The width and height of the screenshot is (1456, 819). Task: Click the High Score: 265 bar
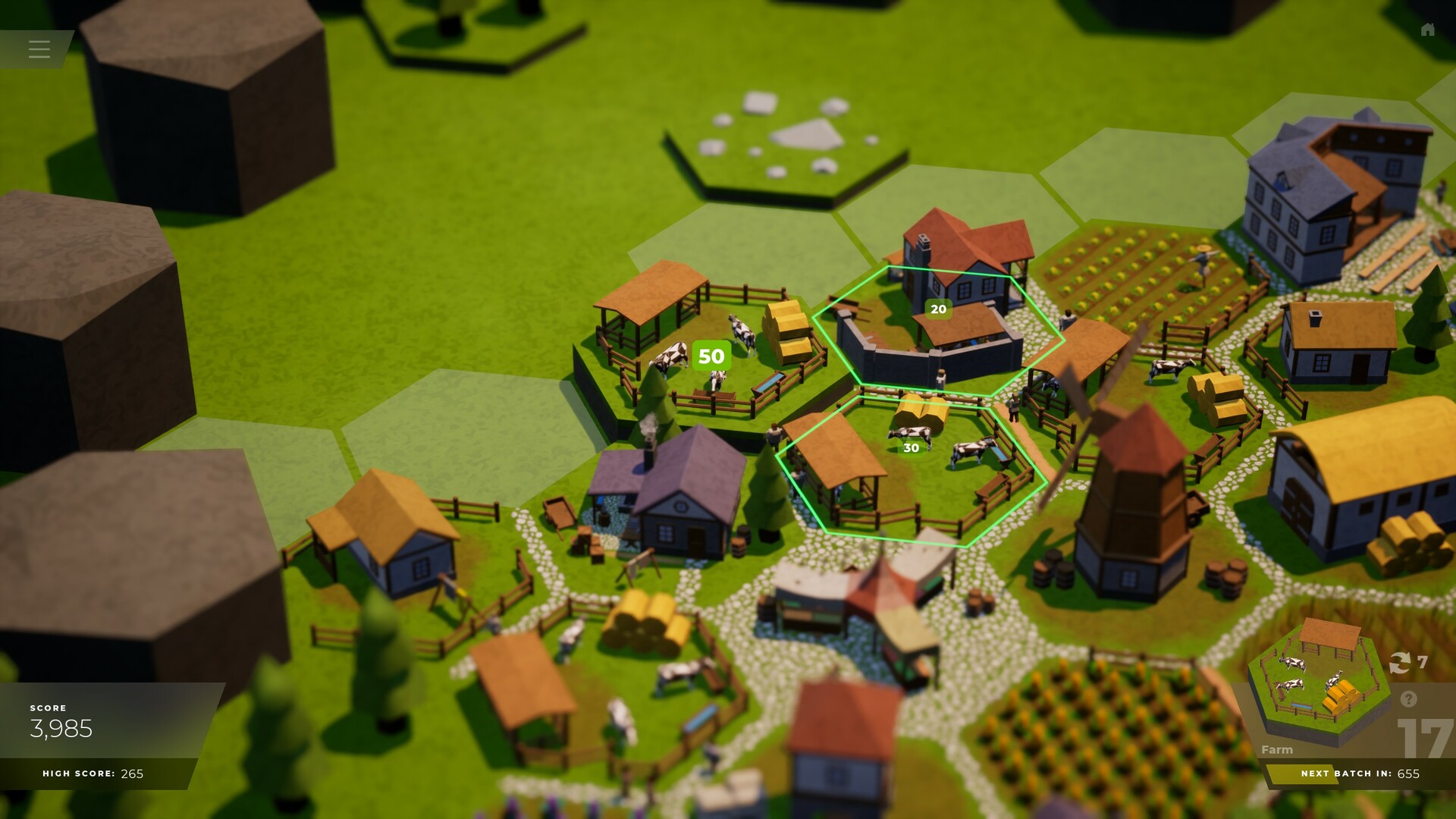pos(91,775)
